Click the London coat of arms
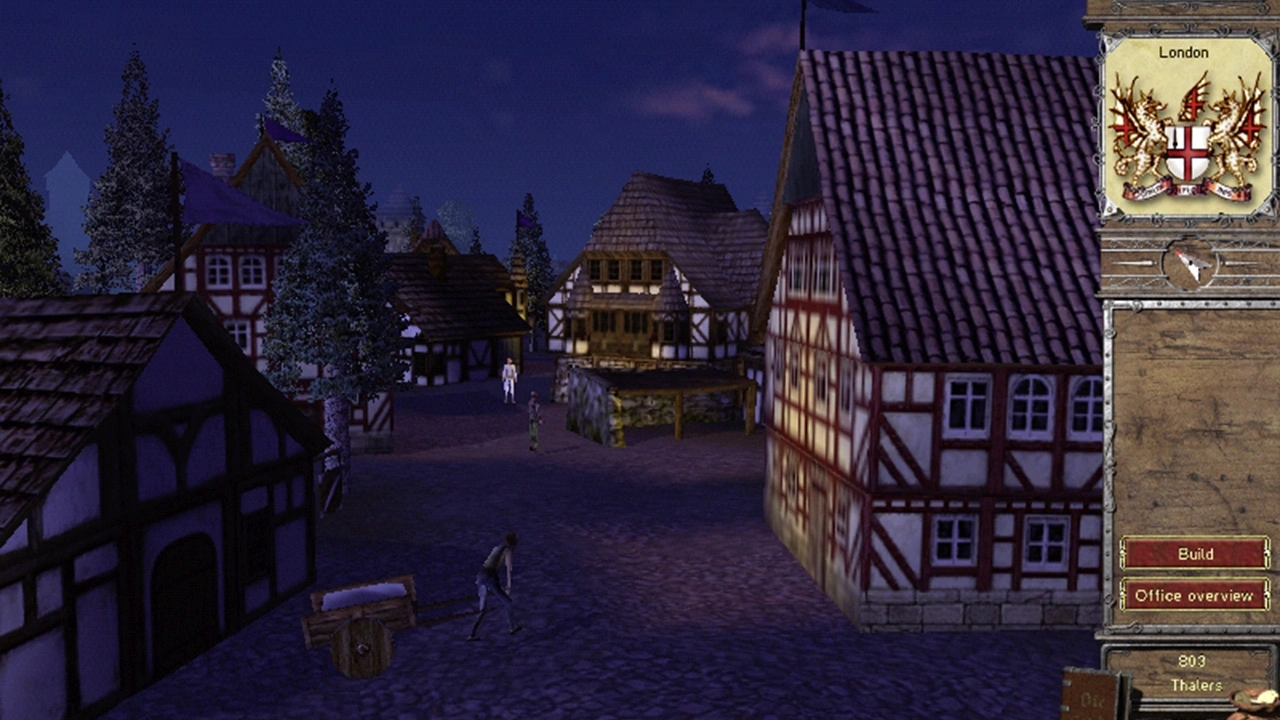Viewport: 1280px width, 720px height. pyautogui.click(x=1188, y=138)
